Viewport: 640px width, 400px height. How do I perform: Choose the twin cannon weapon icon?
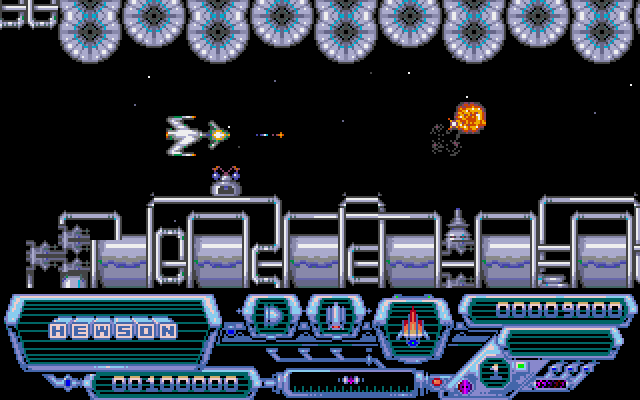336,318
